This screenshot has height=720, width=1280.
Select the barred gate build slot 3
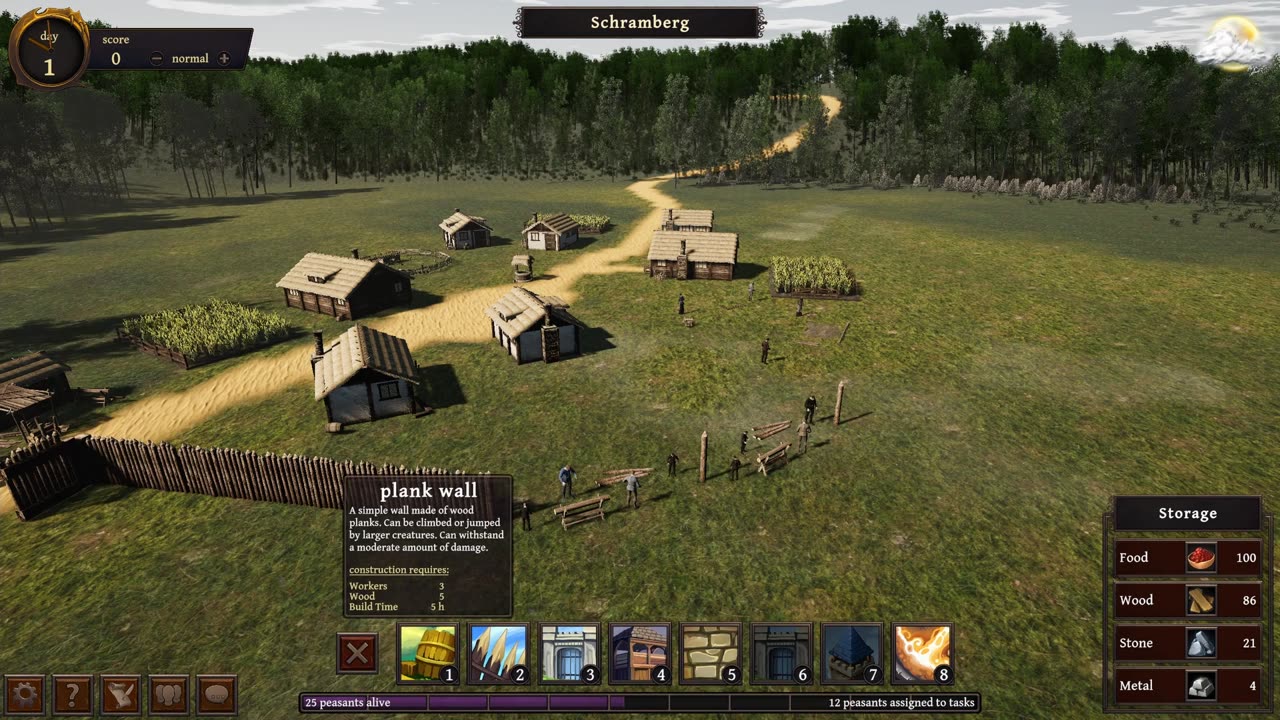coord(569,654)
